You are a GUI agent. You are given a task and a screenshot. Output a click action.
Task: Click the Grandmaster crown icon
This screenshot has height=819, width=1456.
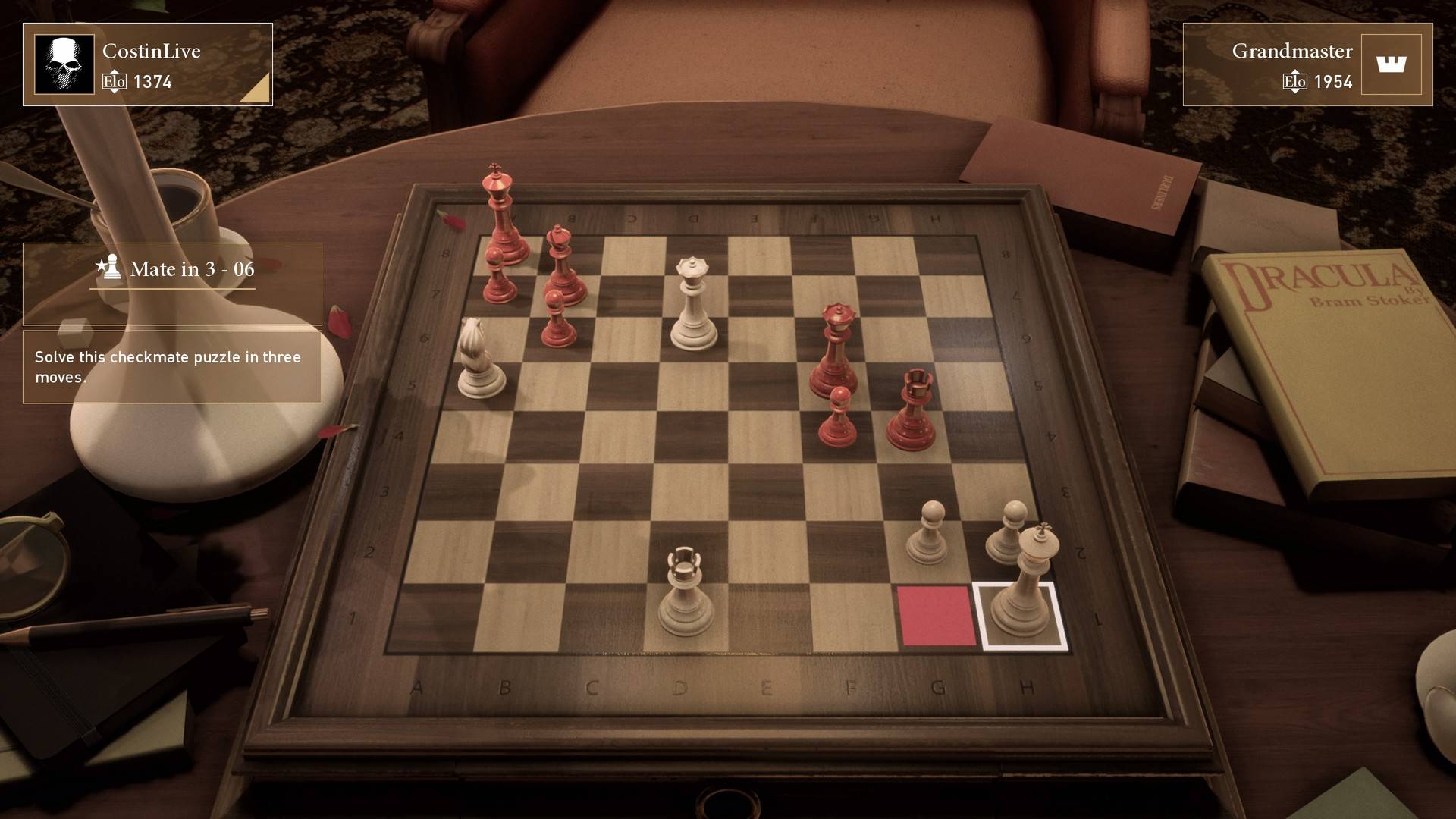click(x=1391, y=64)
